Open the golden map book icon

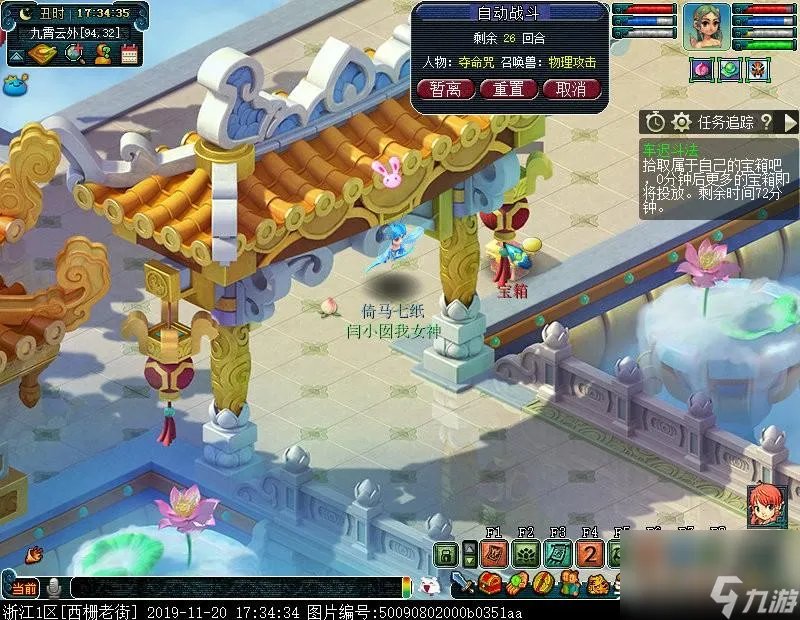pyautogui.click(x=44, y=54)
